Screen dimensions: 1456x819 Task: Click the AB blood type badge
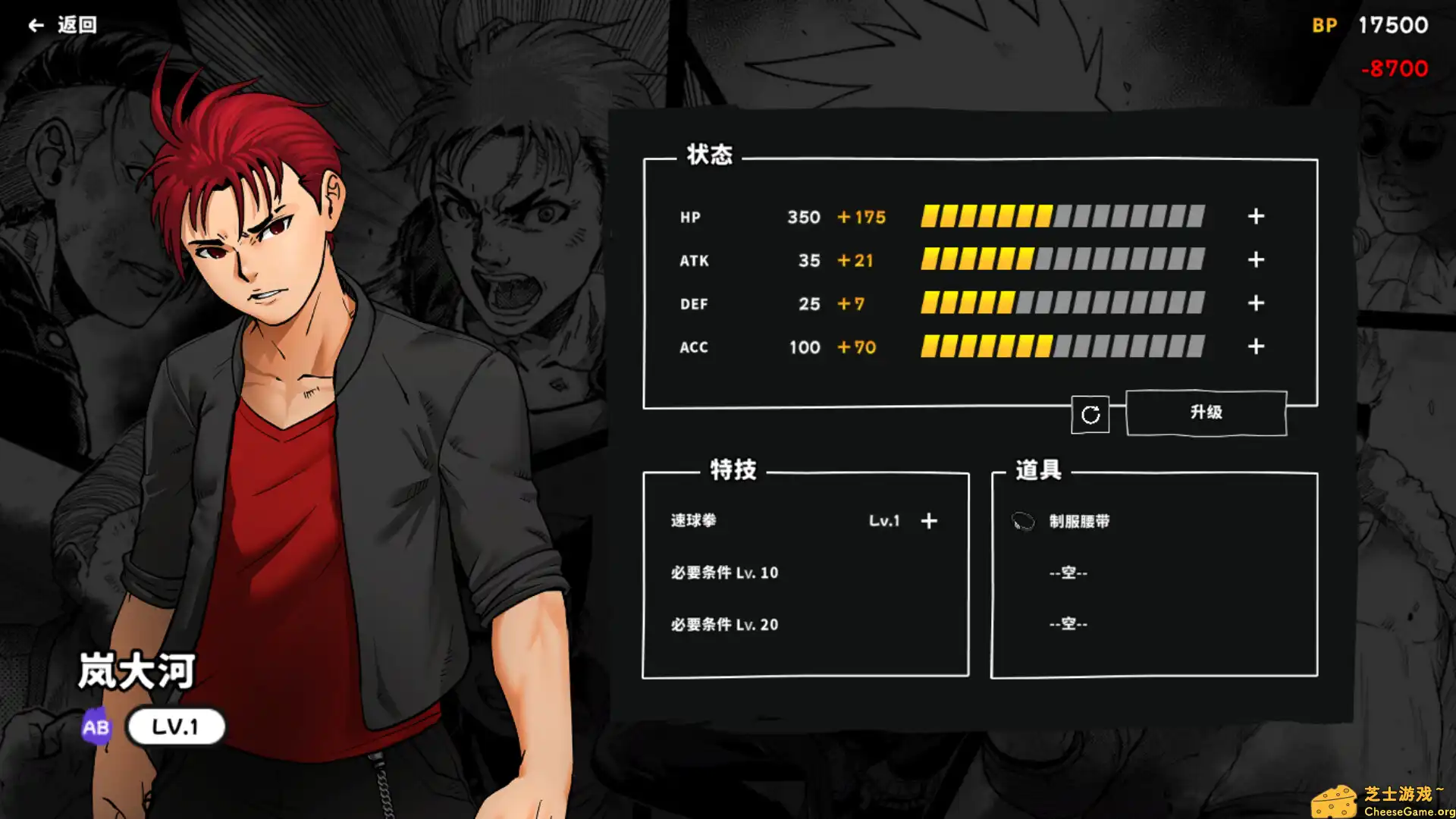tap(96, 726)
